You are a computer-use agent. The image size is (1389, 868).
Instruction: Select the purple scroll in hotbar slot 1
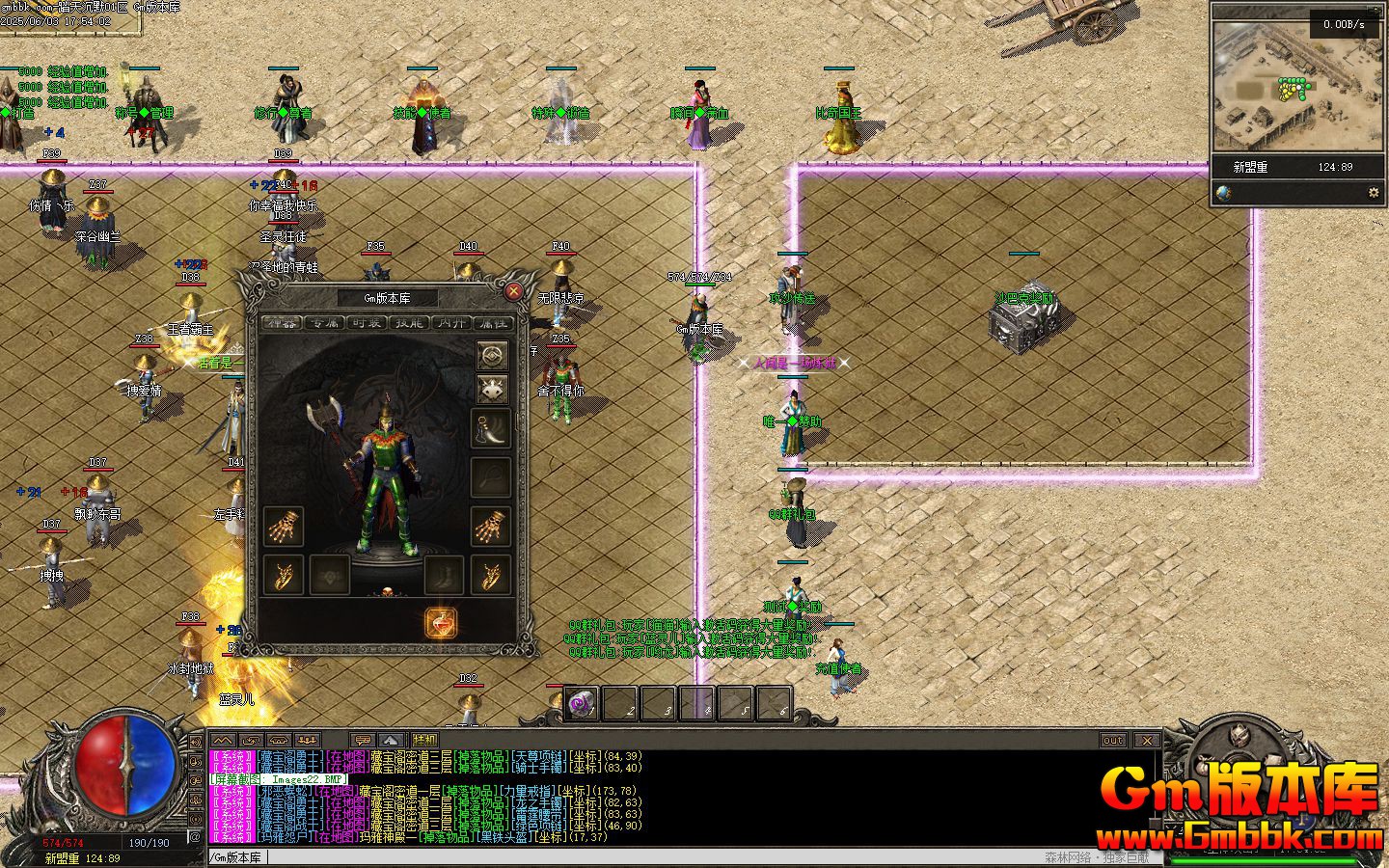582,704
